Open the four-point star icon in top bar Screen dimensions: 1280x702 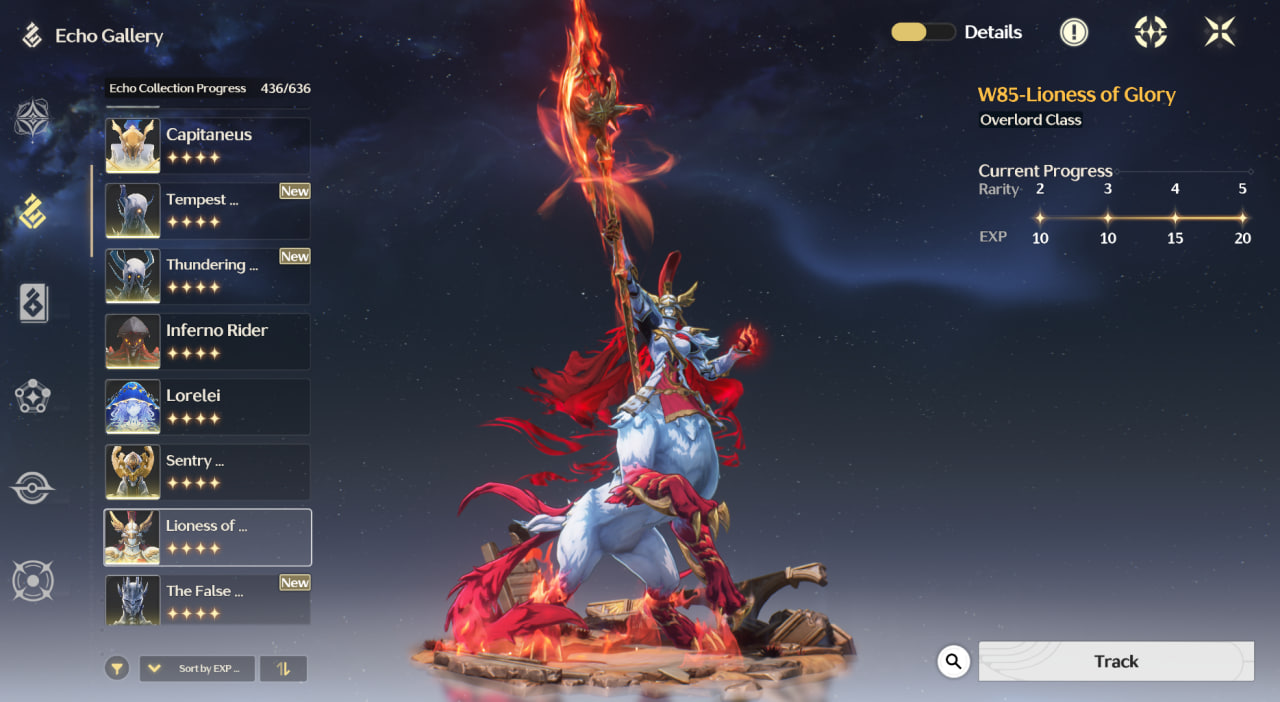click(1150, 32)
